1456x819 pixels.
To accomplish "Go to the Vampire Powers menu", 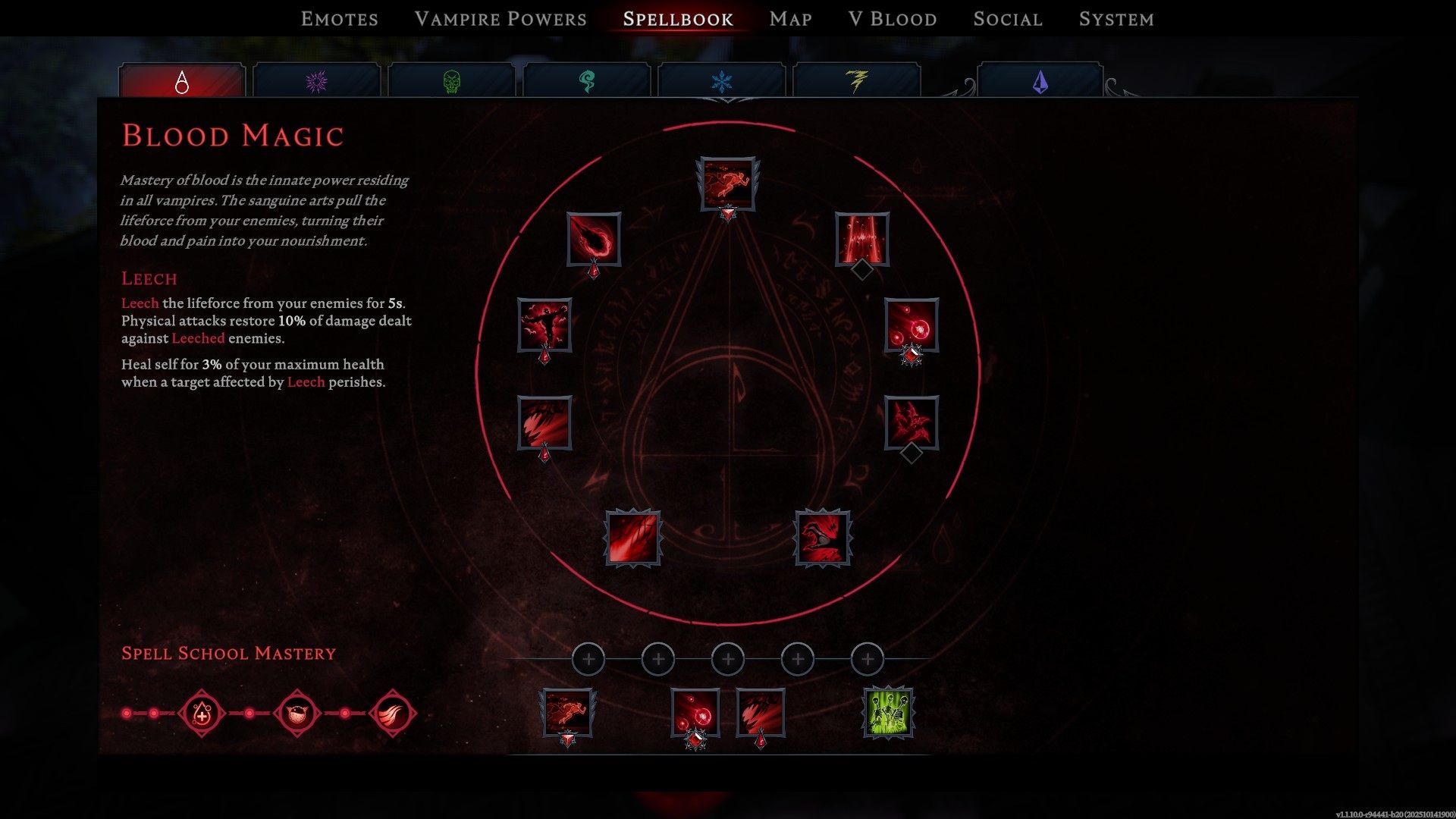I will point(500,19).
